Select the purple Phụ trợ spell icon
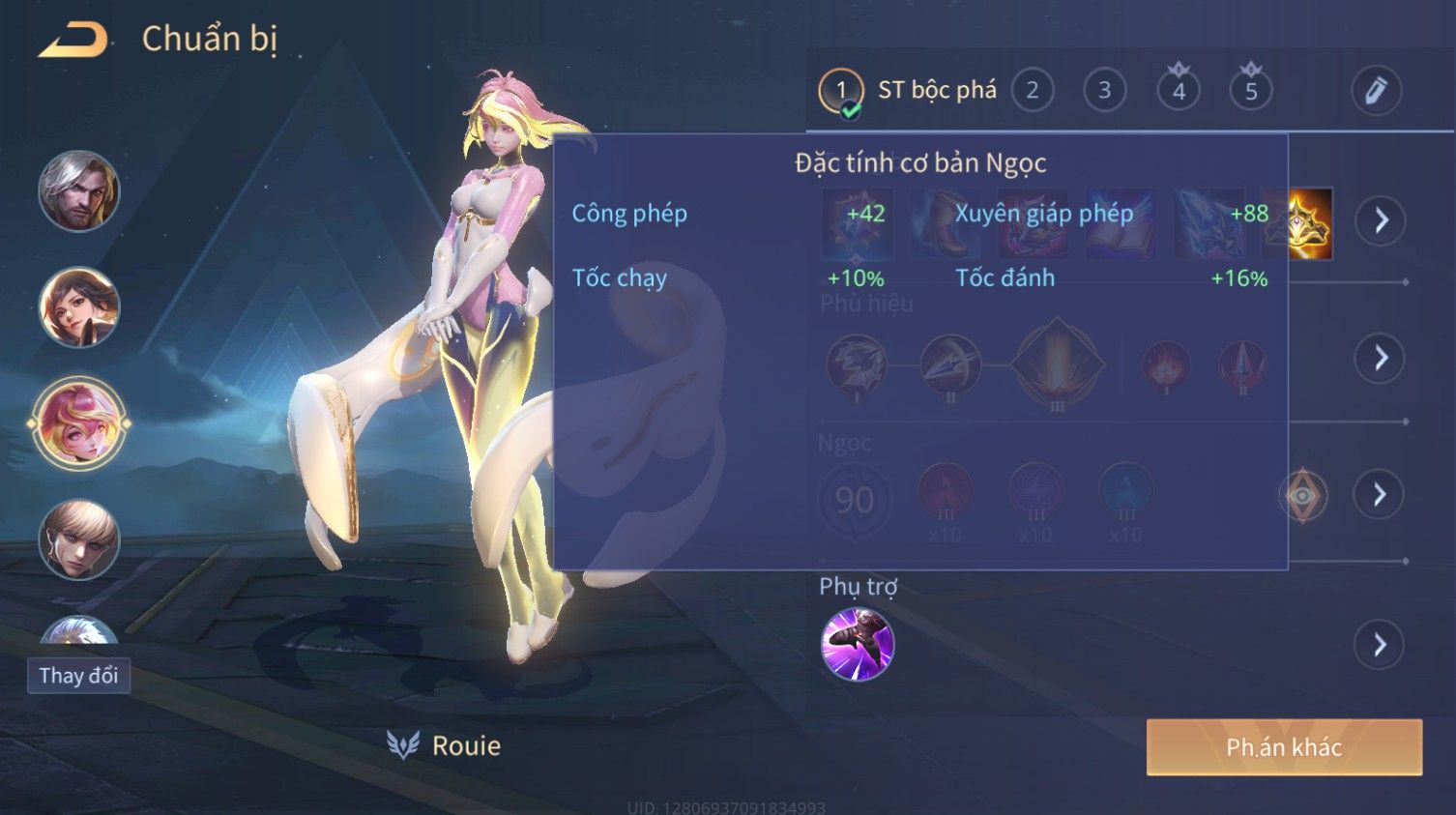 coord(858,645)
